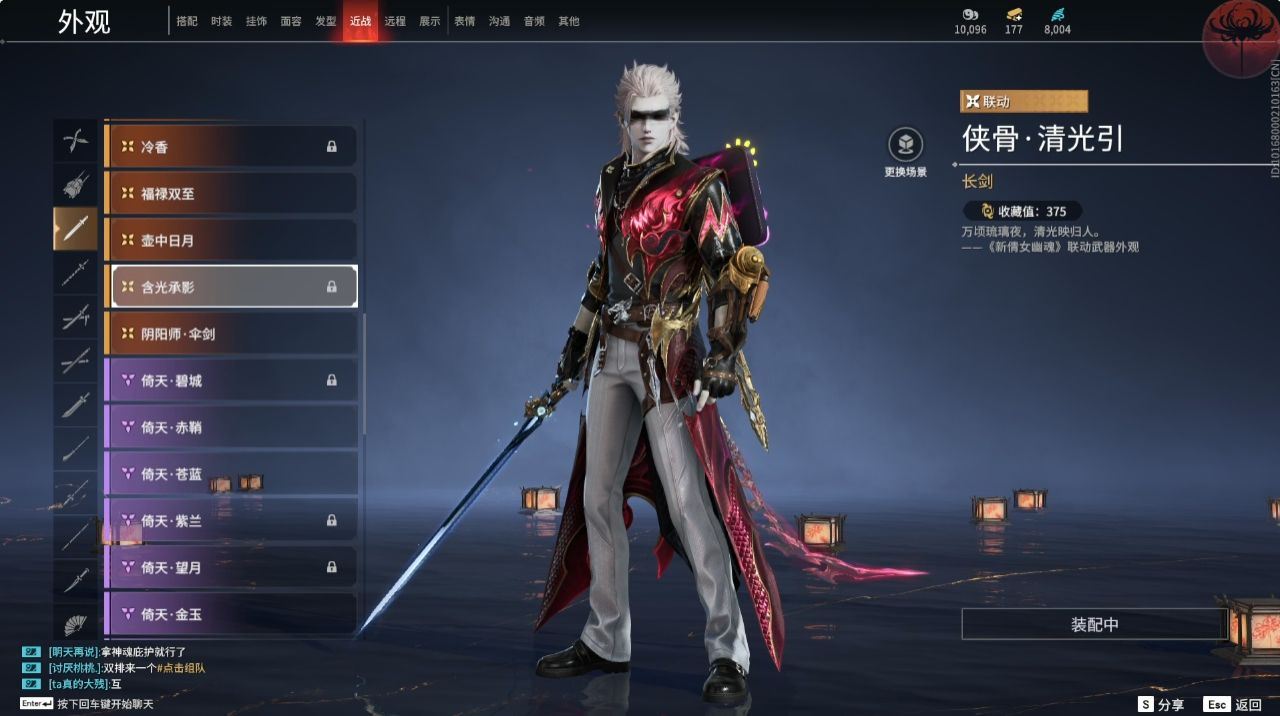Select the 倚天·赤鞘 skin row
The image size is (1280, 716).
[x=231, y=427]
